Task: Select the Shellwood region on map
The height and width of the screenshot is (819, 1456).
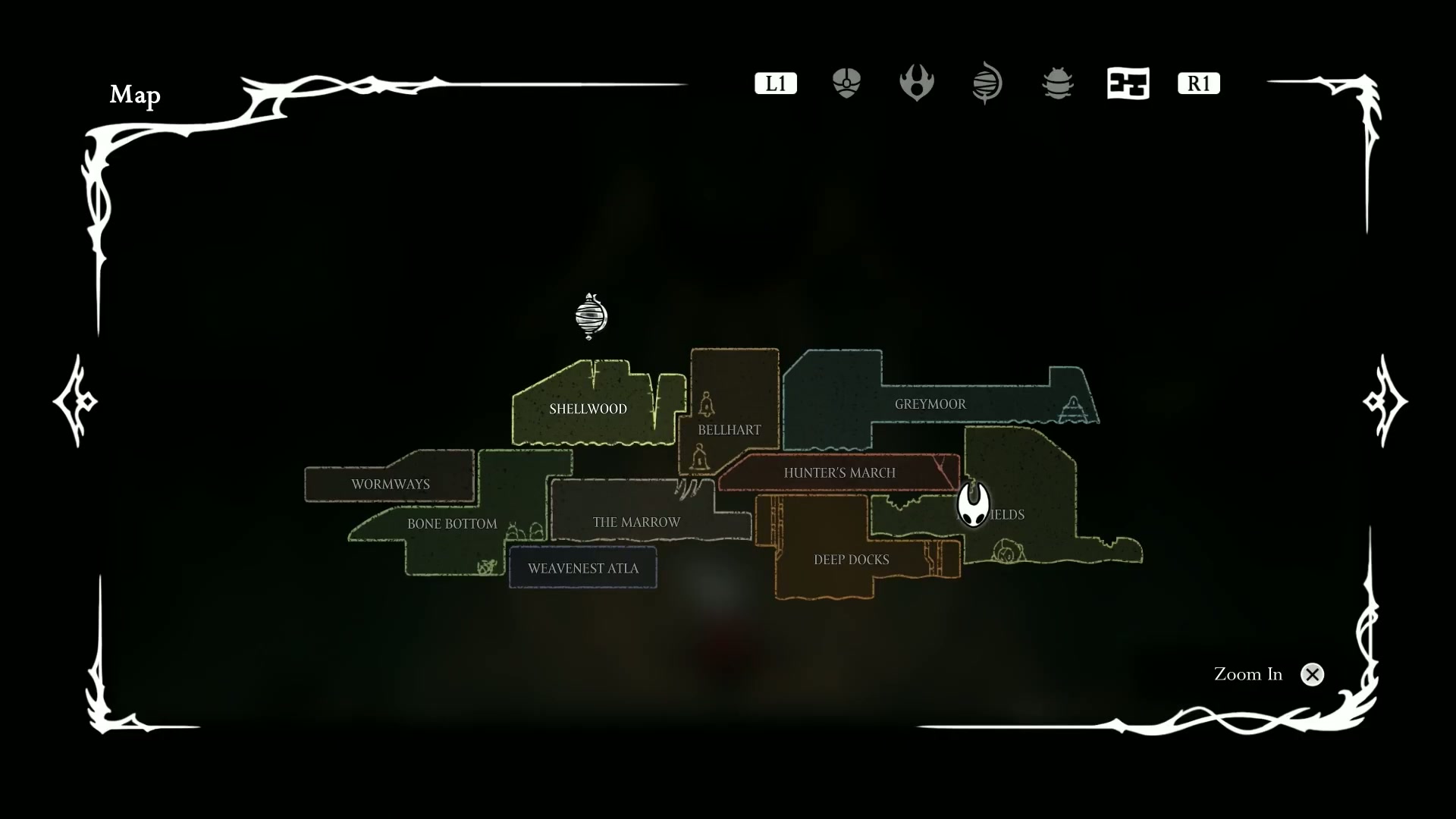Action: (588, 409)
